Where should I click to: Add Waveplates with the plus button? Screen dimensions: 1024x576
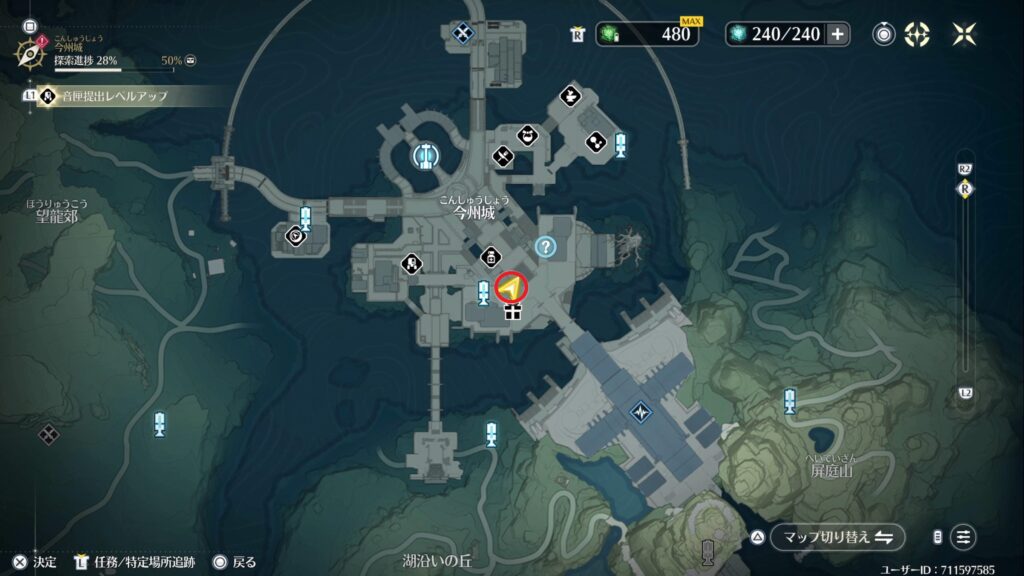pos(838,34)
